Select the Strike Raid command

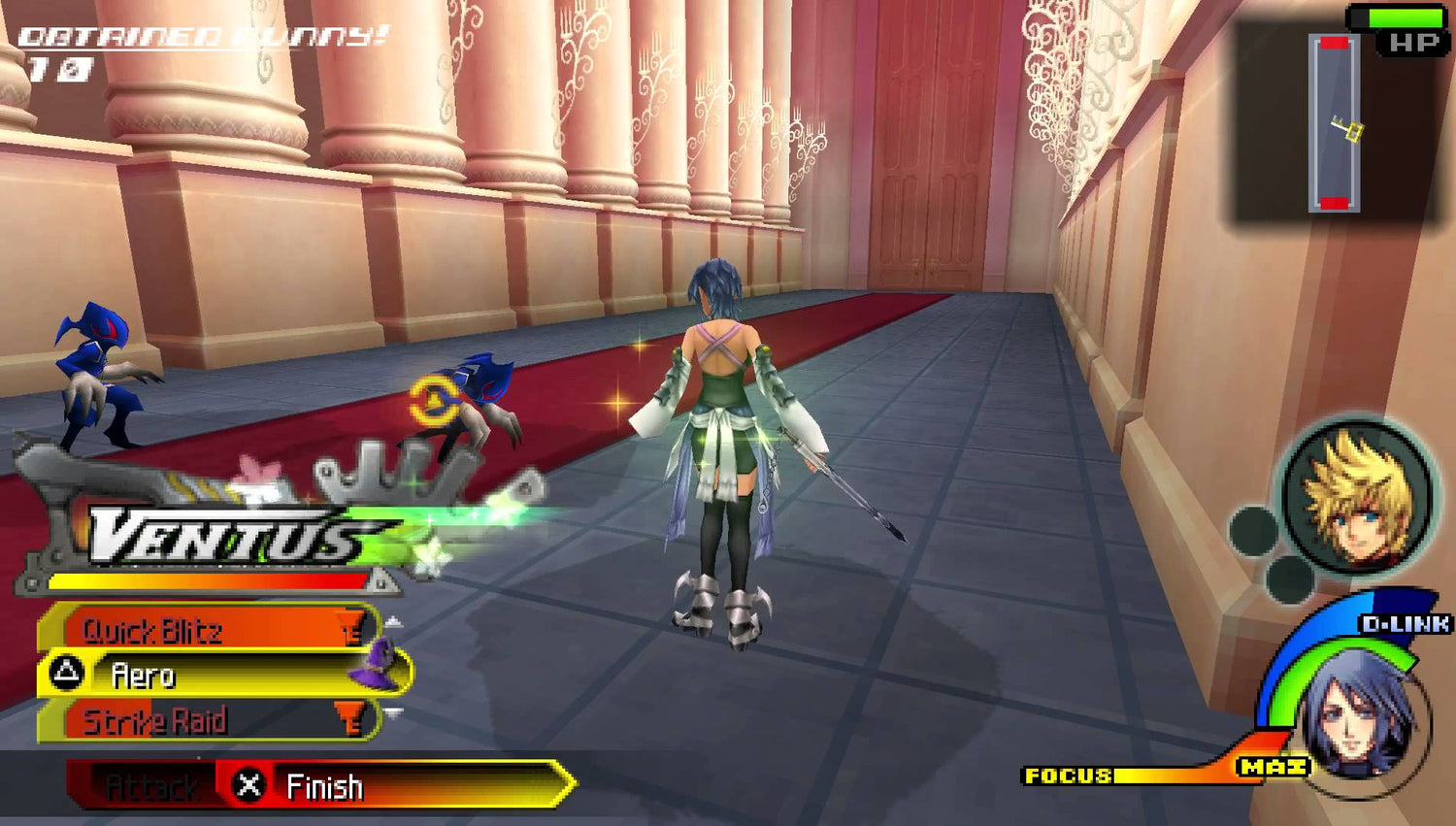coord(155,720)
